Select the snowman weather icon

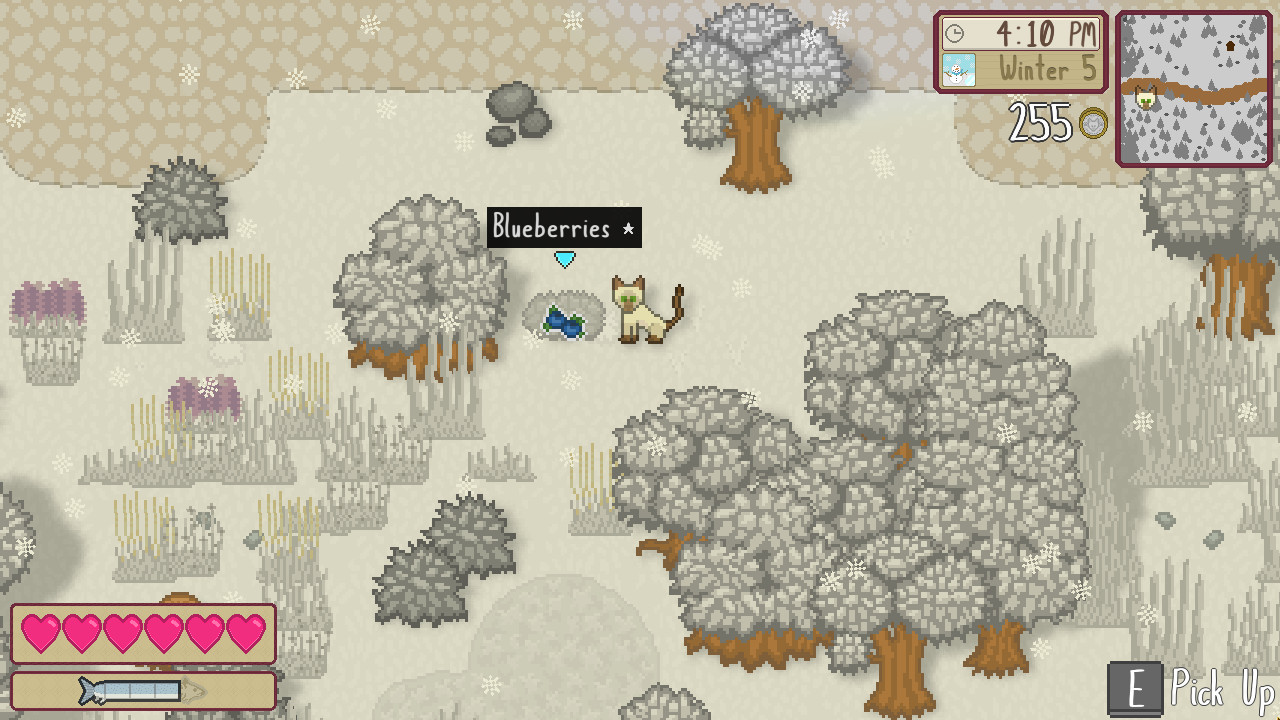(x=958, y=69)
